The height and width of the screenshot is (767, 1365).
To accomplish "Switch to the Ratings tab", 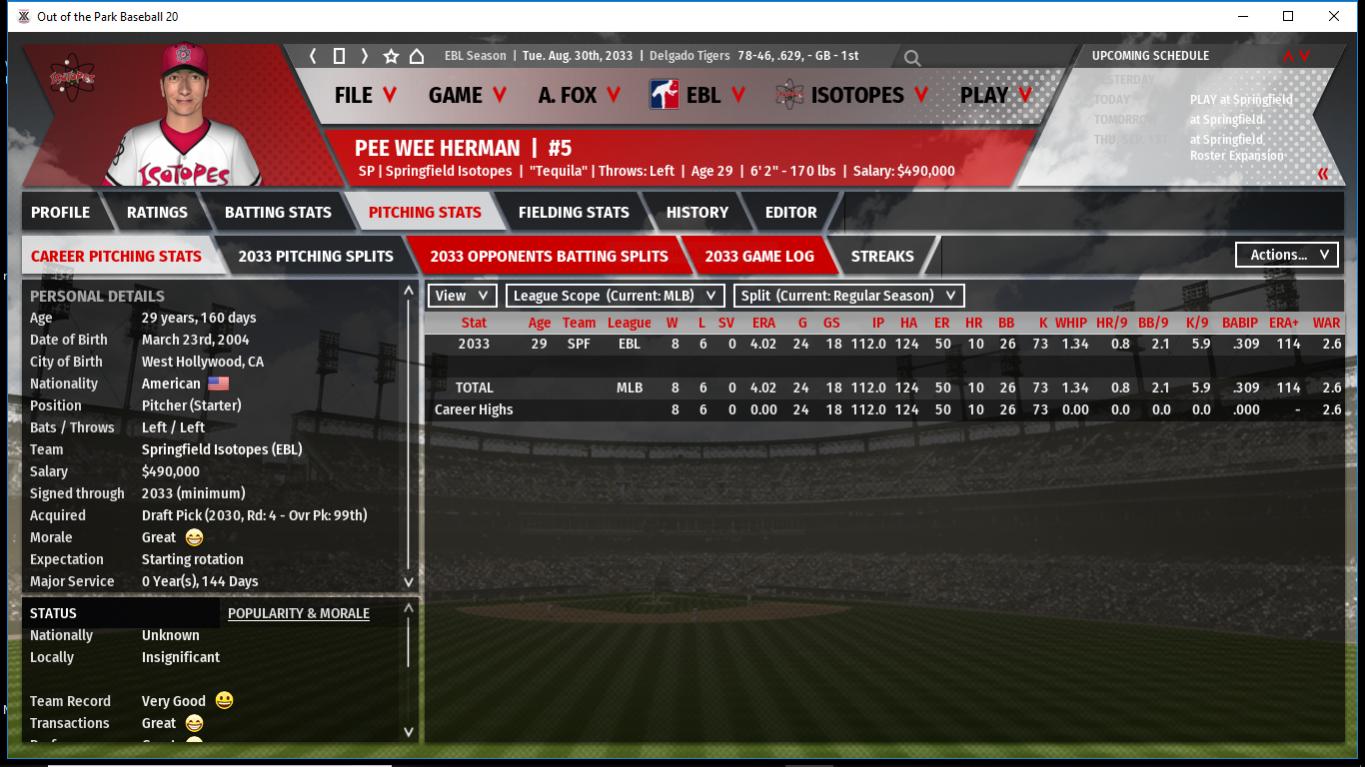I will click(x=157, y=212).
